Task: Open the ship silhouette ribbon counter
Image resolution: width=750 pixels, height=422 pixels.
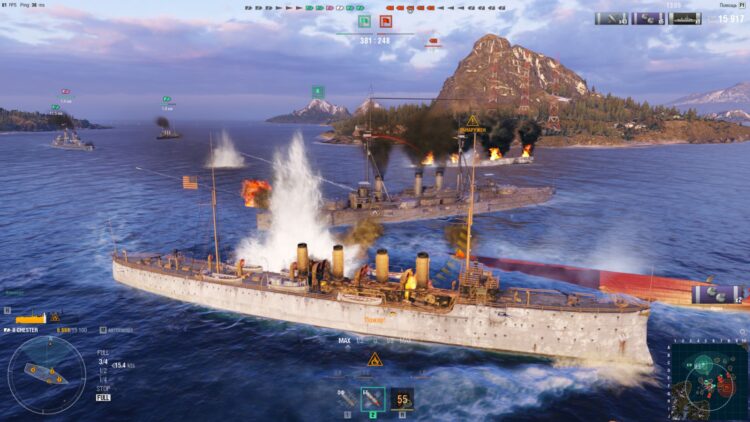Action: (x=685, y=18)
